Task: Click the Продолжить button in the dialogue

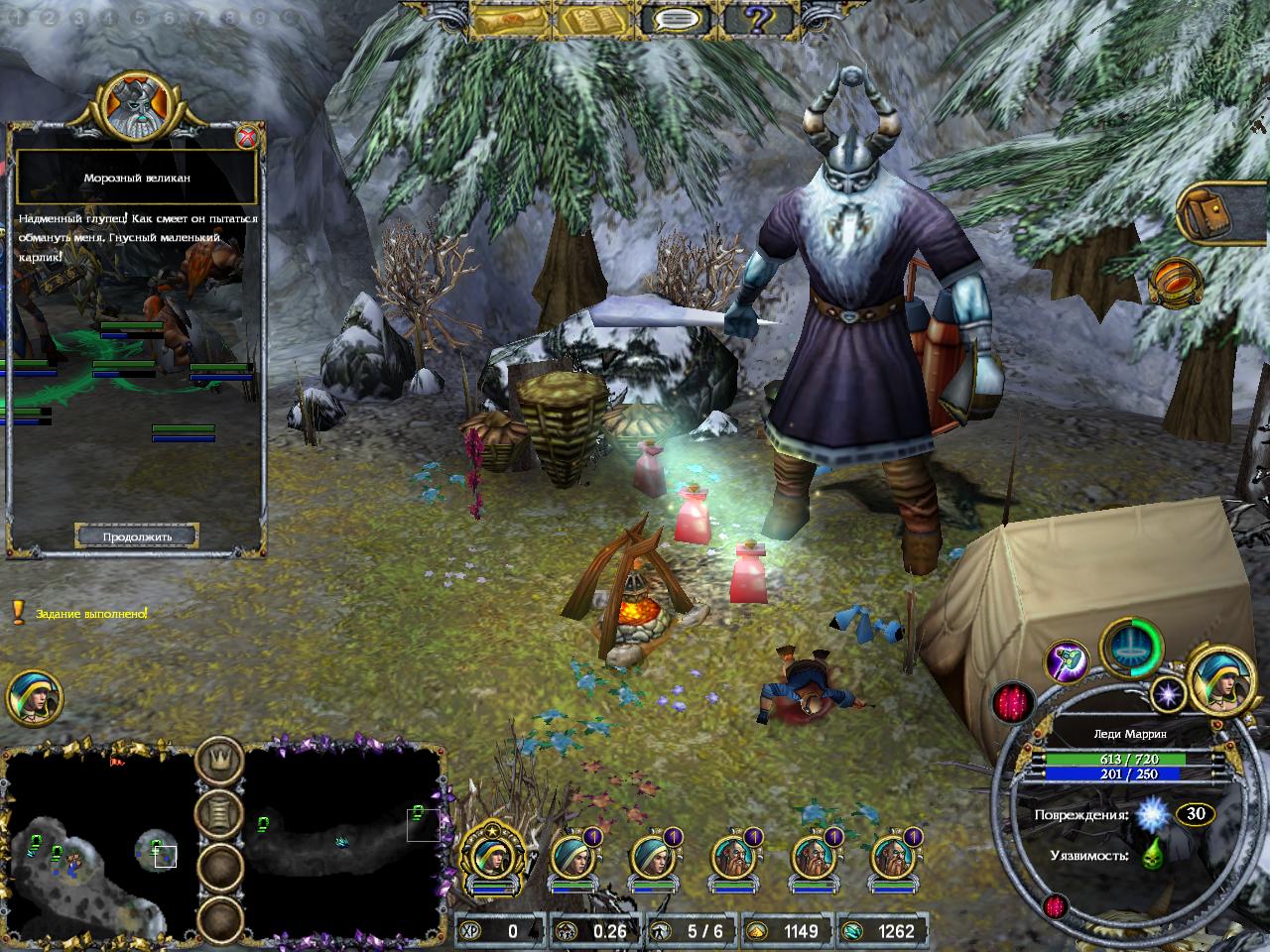Action: [138, 536]
